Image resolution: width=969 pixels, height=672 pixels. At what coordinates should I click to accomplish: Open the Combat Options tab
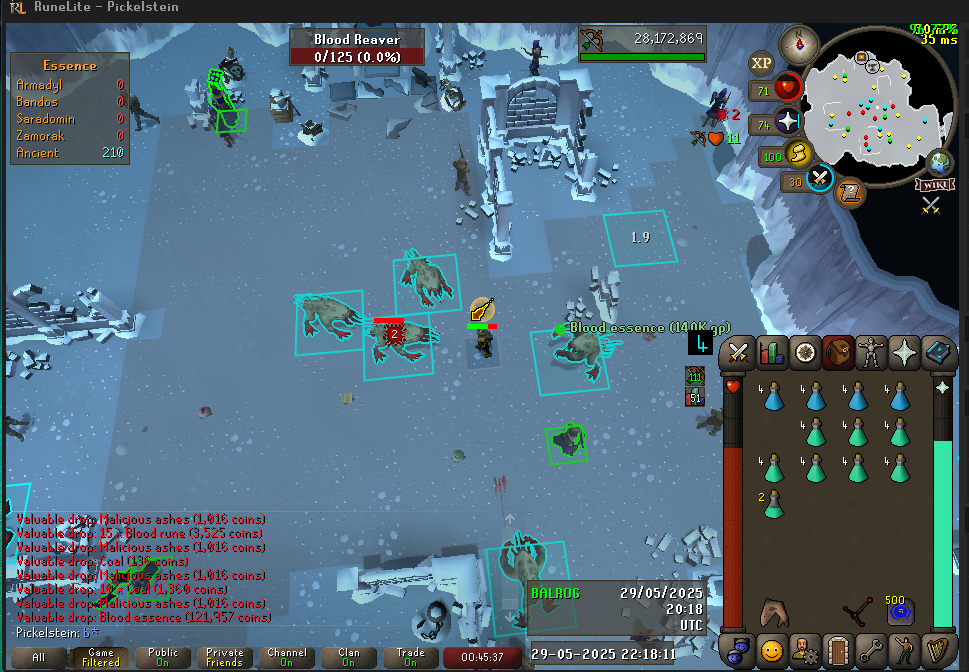(x=740, y=353)
